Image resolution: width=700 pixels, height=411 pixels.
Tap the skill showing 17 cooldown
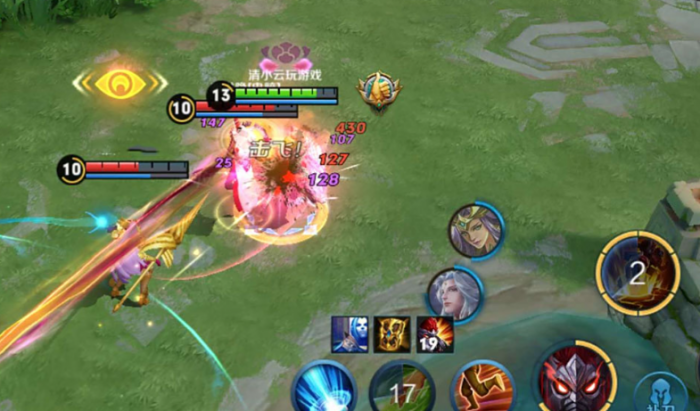402,392
